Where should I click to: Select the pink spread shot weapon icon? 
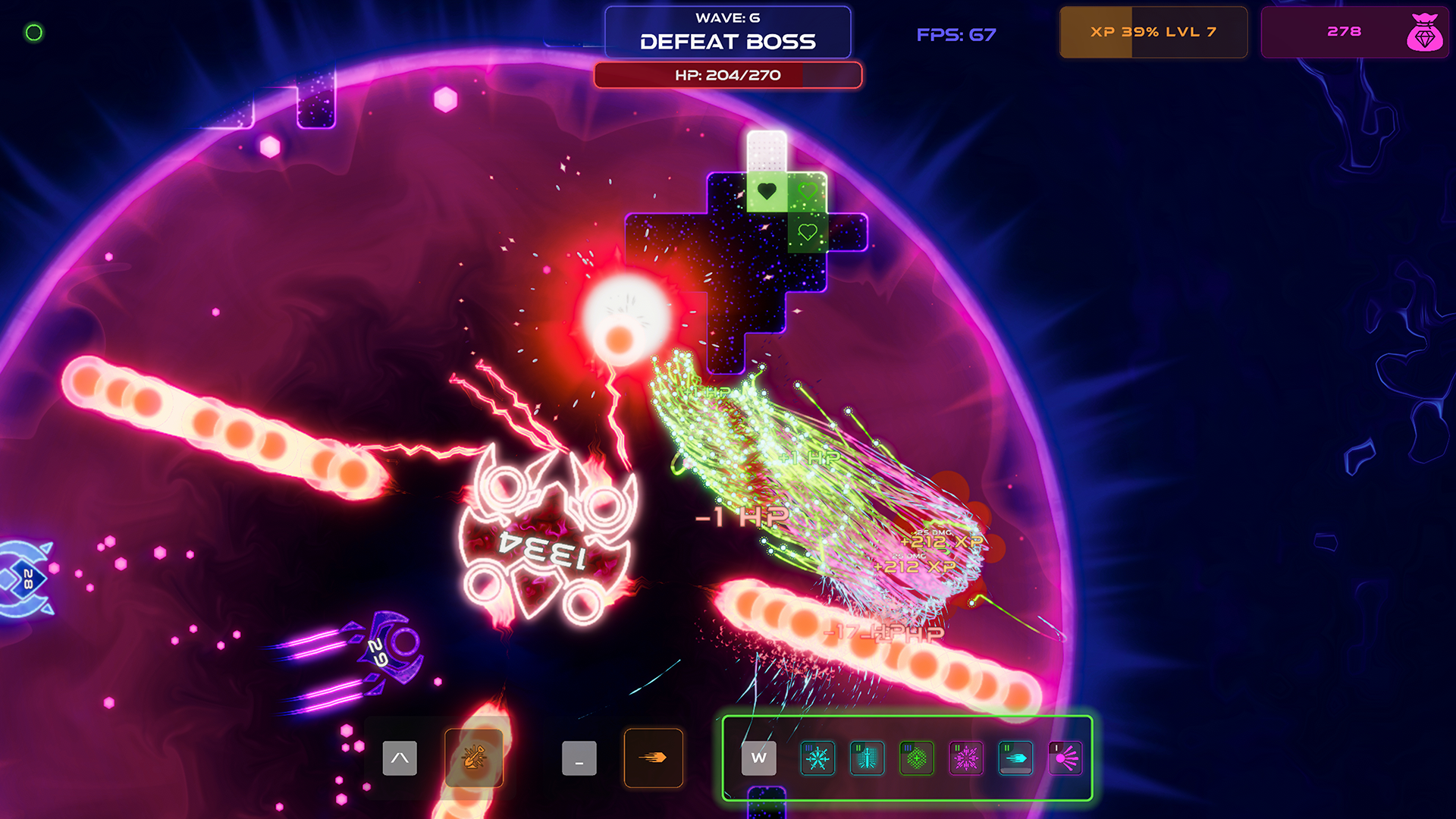[x=1065, y=758]
